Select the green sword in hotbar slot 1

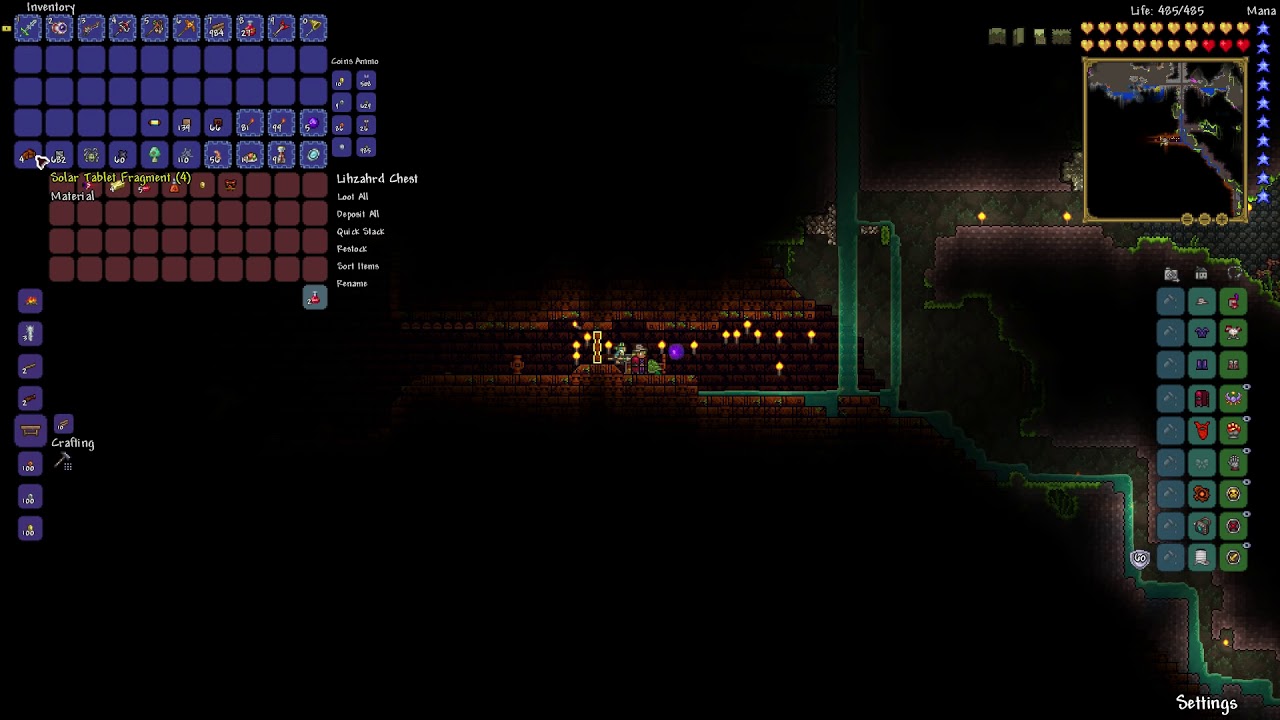(28, 28)
